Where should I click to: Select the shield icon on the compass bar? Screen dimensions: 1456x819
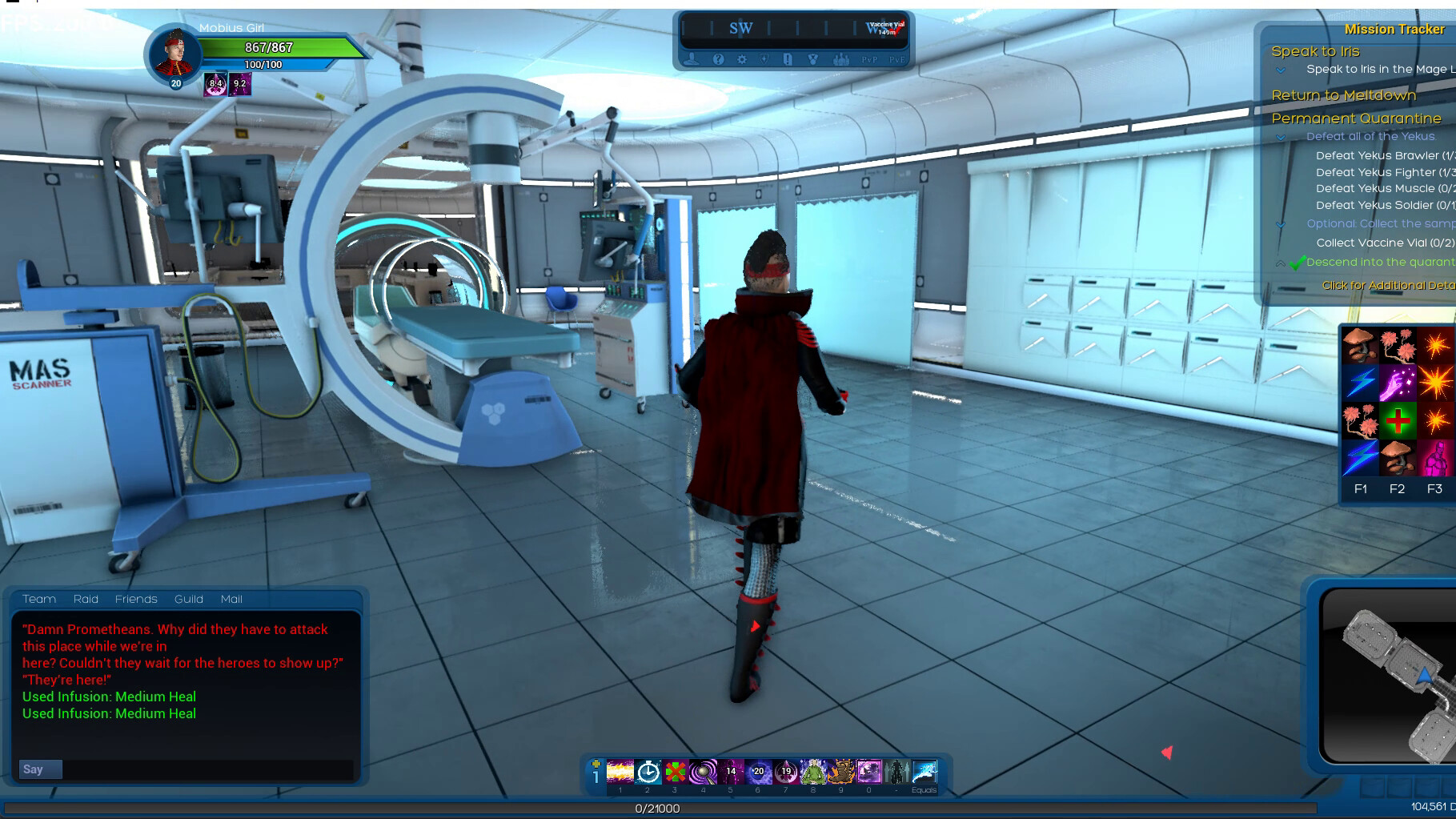click(764, 59)
